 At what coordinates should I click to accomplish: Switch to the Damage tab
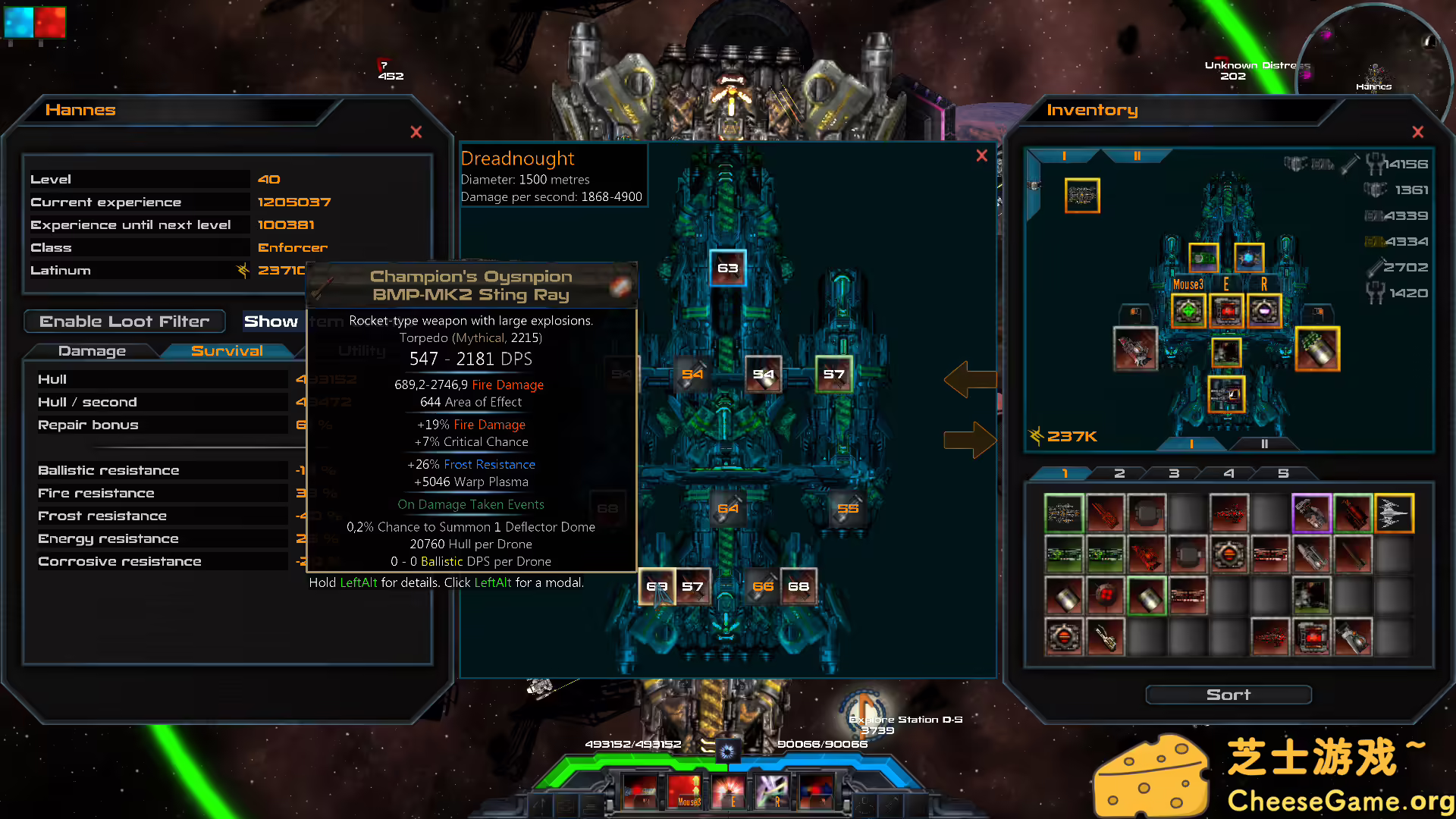[93, 350]
